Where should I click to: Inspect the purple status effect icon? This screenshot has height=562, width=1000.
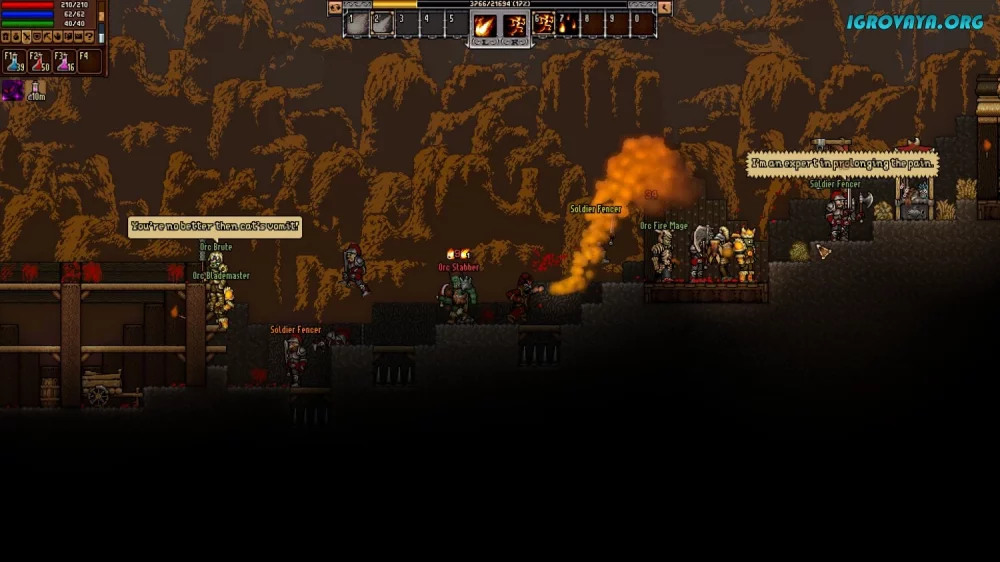(13, 91)
